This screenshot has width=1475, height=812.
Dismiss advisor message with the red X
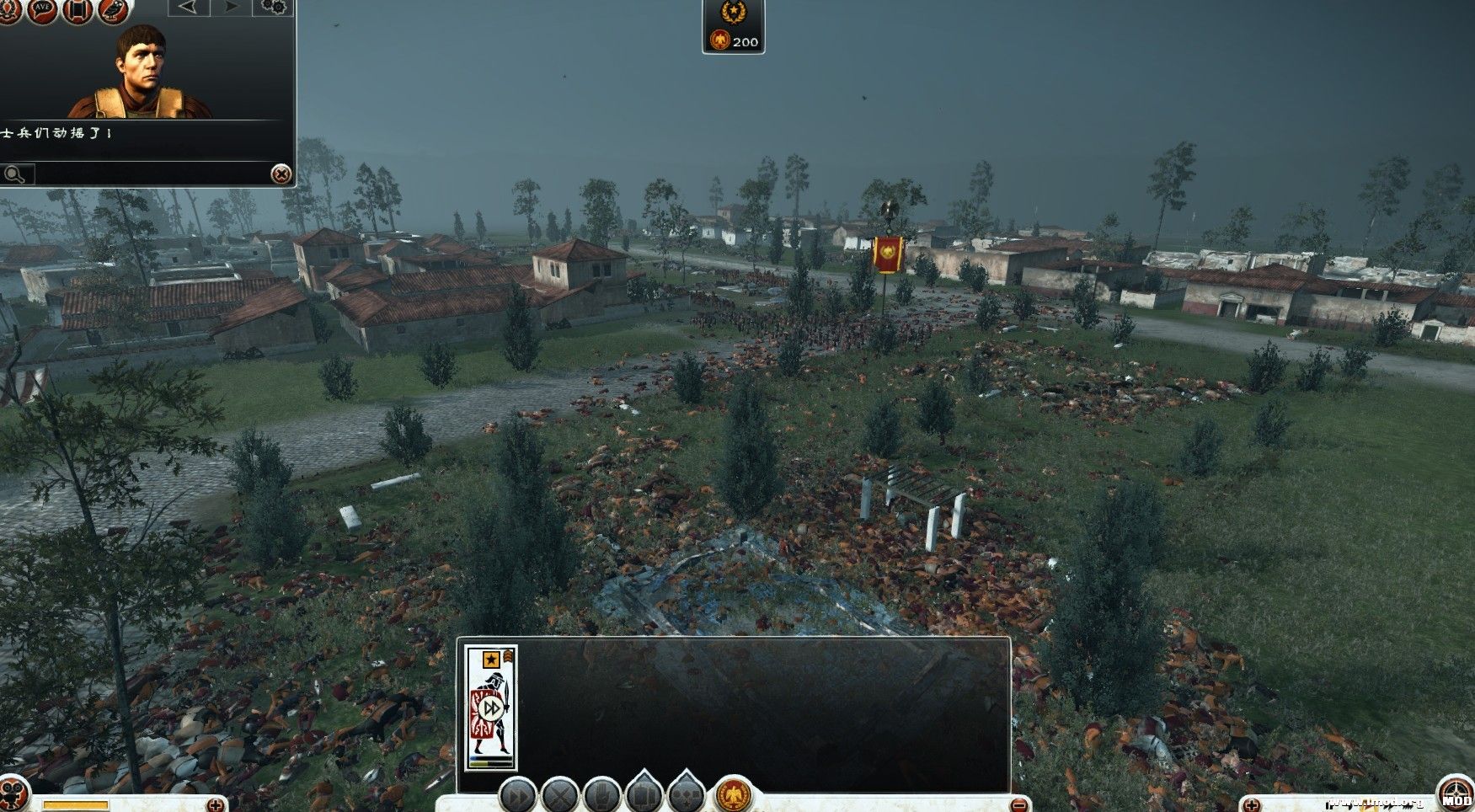(x=279, y=174)
